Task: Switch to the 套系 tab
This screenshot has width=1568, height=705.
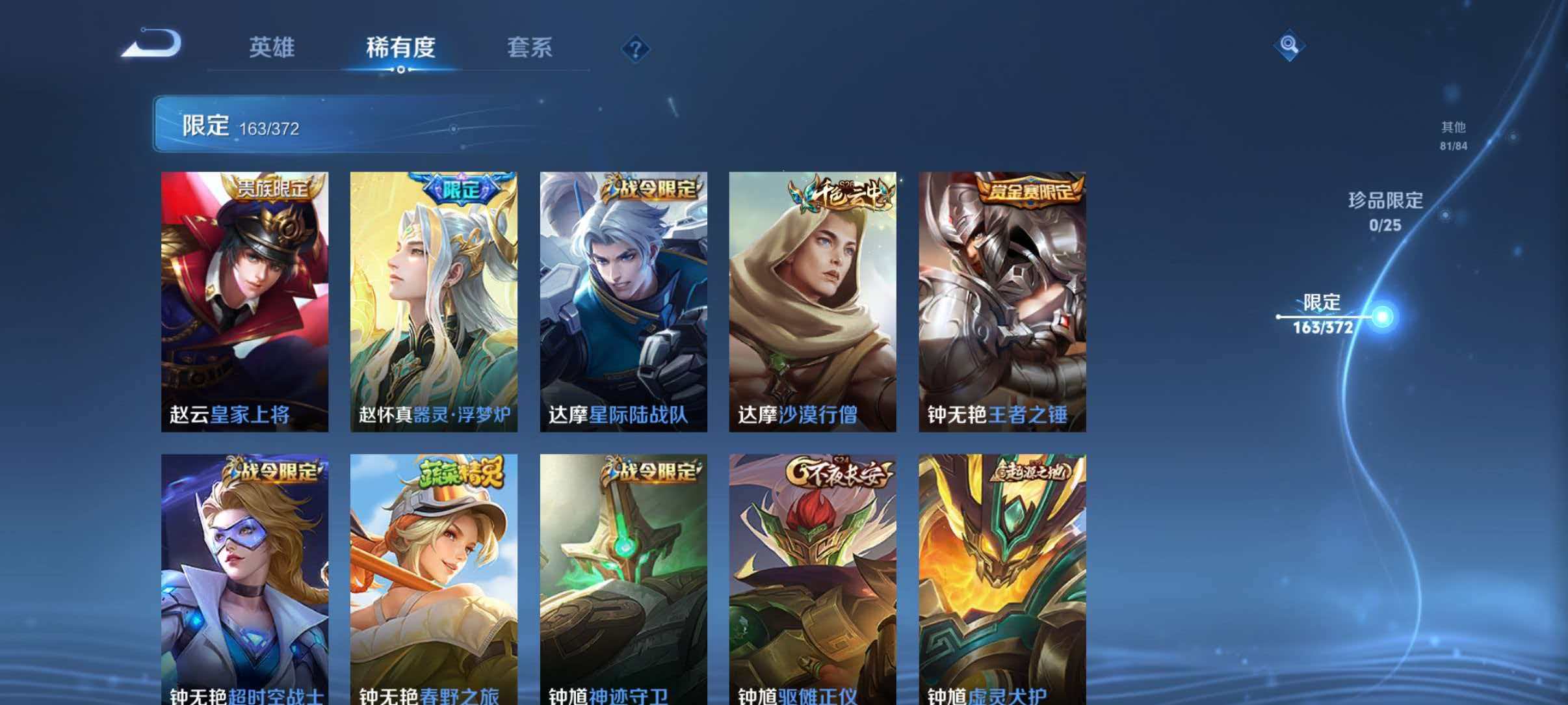Action: tap(530, 47)
